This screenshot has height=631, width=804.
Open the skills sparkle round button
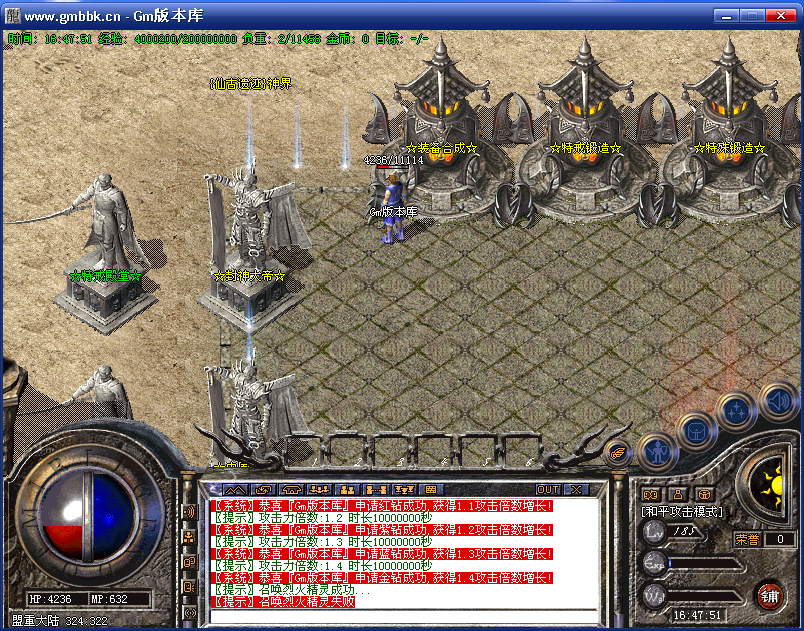click(735, 411)
